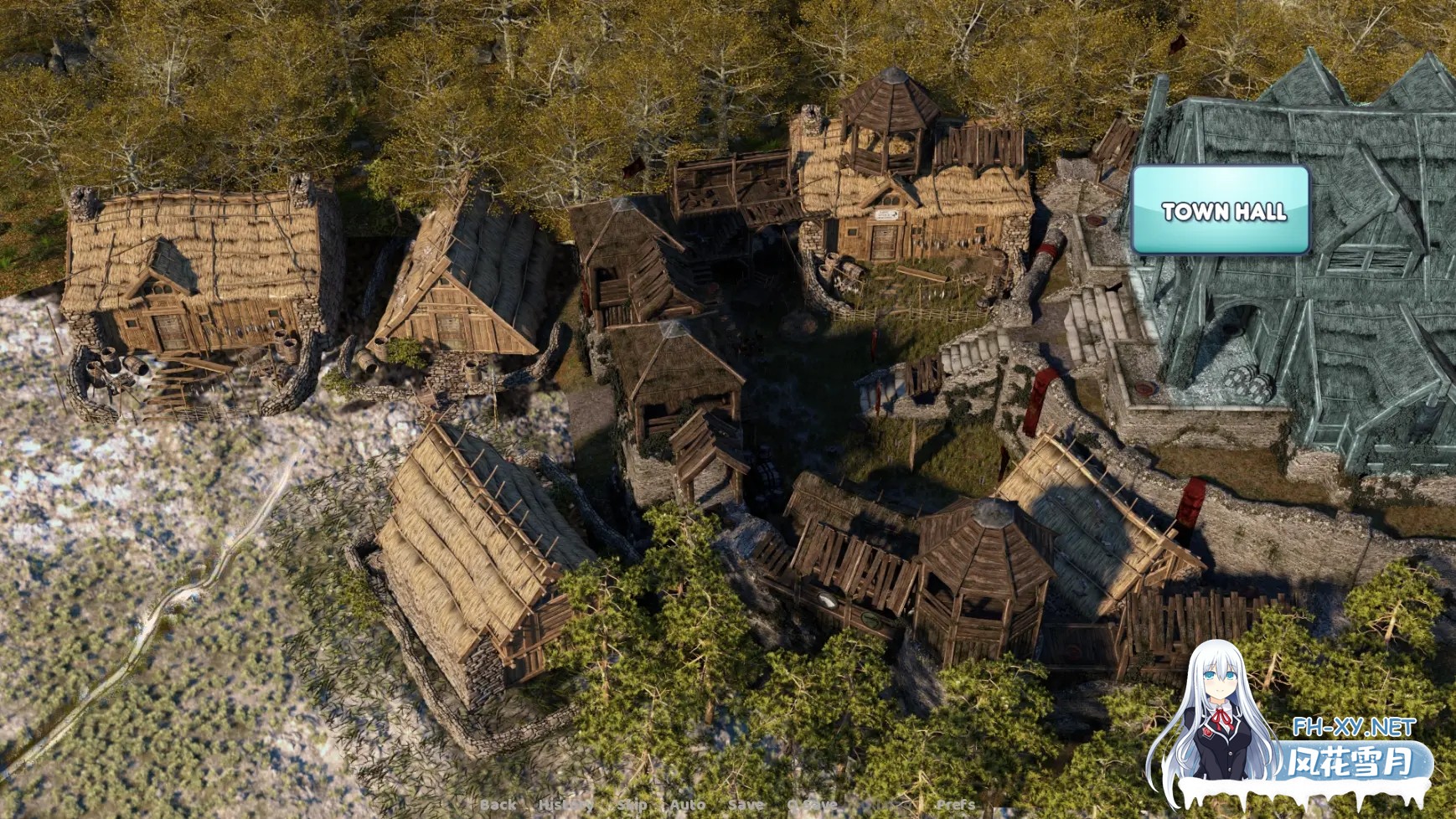Click the FH-XY.NET watermark link

coord(1353,727)
